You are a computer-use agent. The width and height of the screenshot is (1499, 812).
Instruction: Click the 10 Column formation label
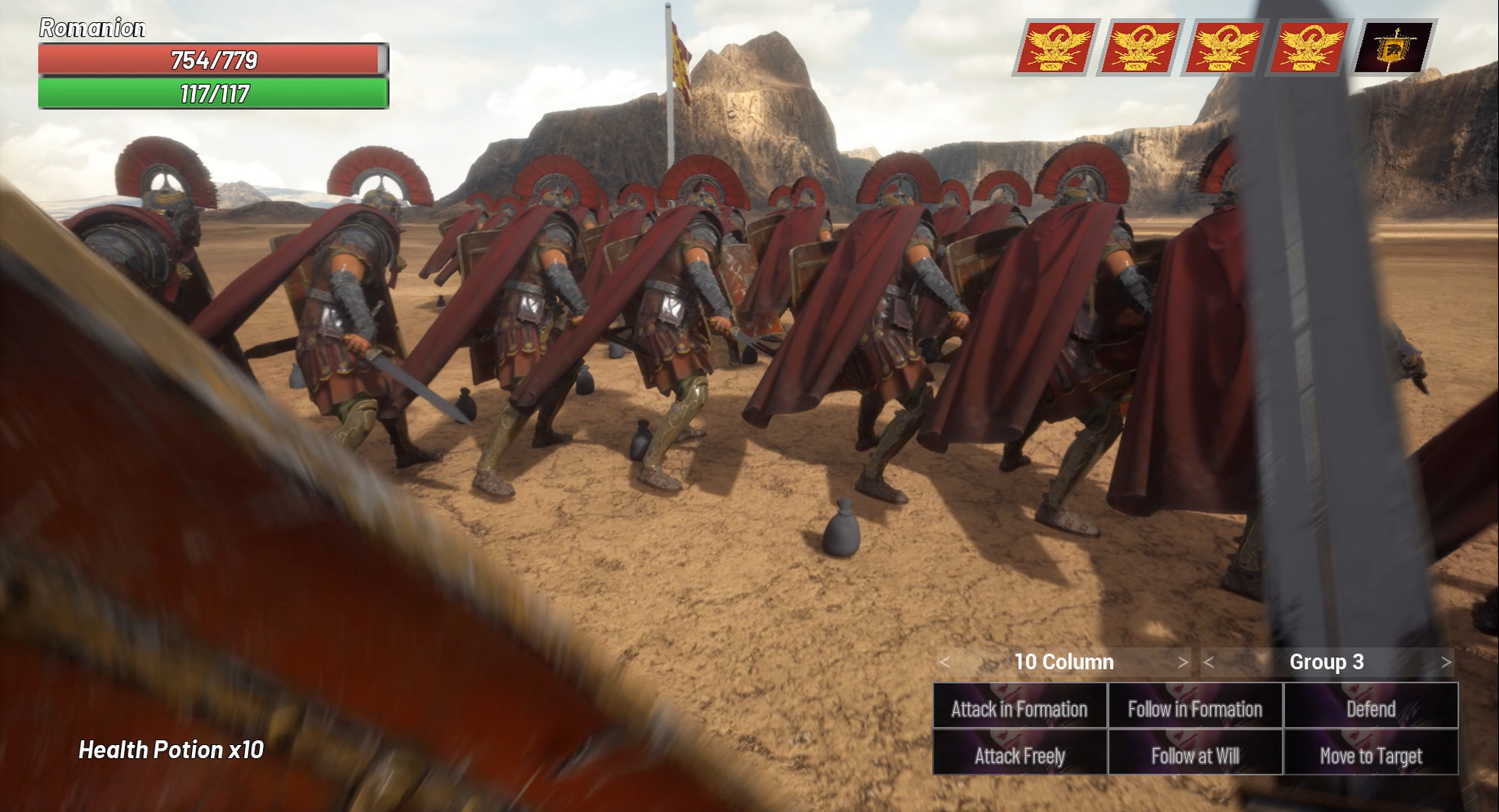[1064, 662]
